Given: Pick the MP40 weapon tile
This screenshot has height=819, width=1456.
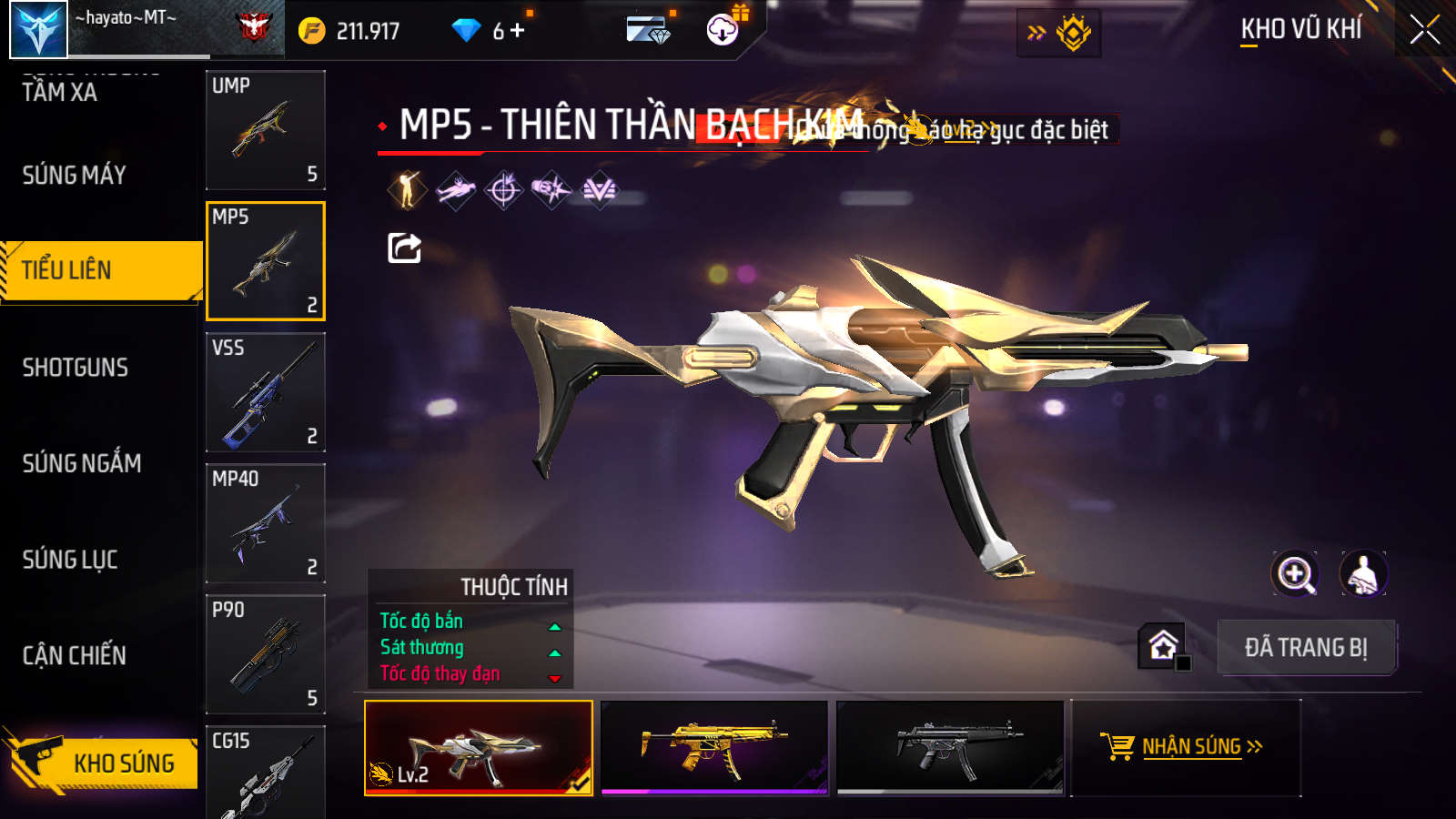Looking at the screenshot, I should coord(266,523).
